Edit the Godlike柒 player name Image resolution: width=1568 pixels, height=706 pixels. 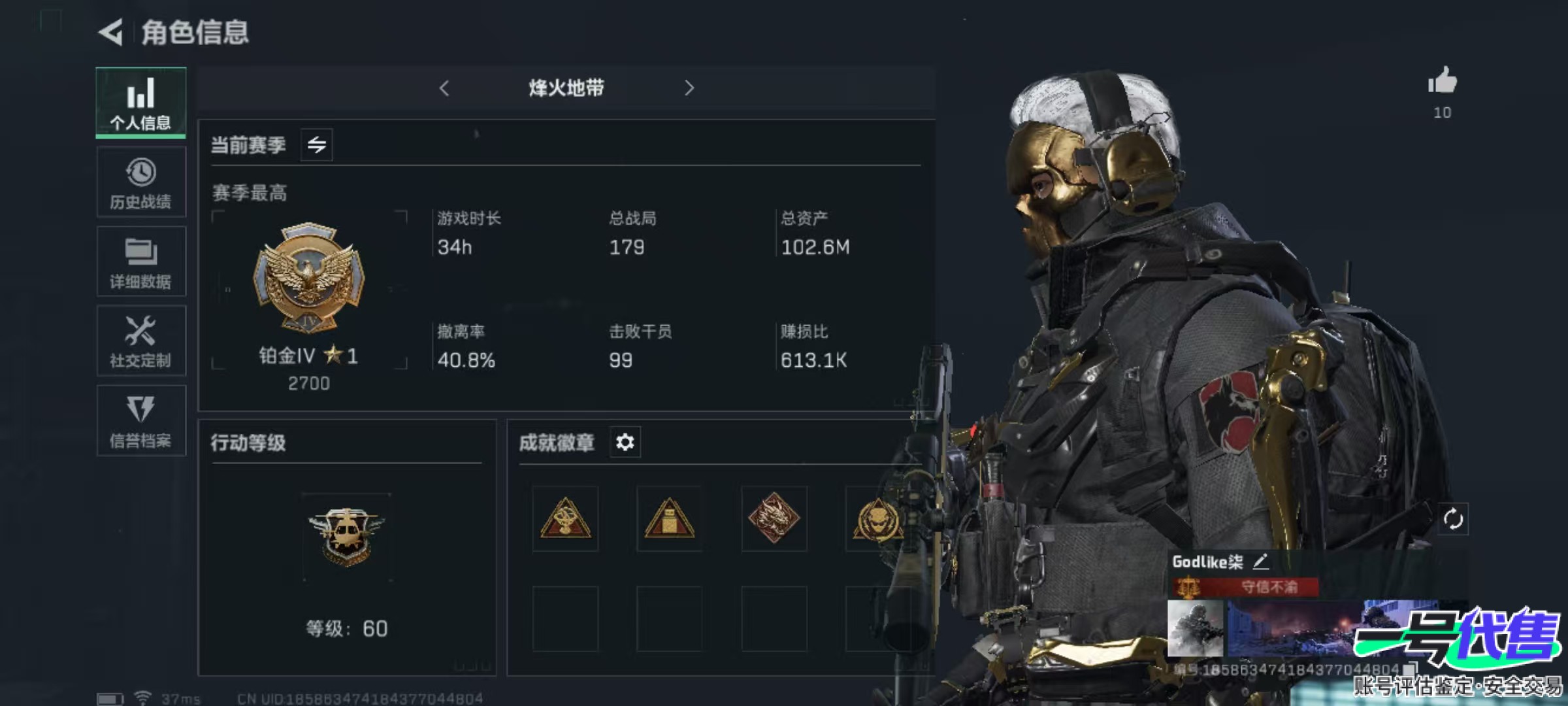(x=1261, y=562)
